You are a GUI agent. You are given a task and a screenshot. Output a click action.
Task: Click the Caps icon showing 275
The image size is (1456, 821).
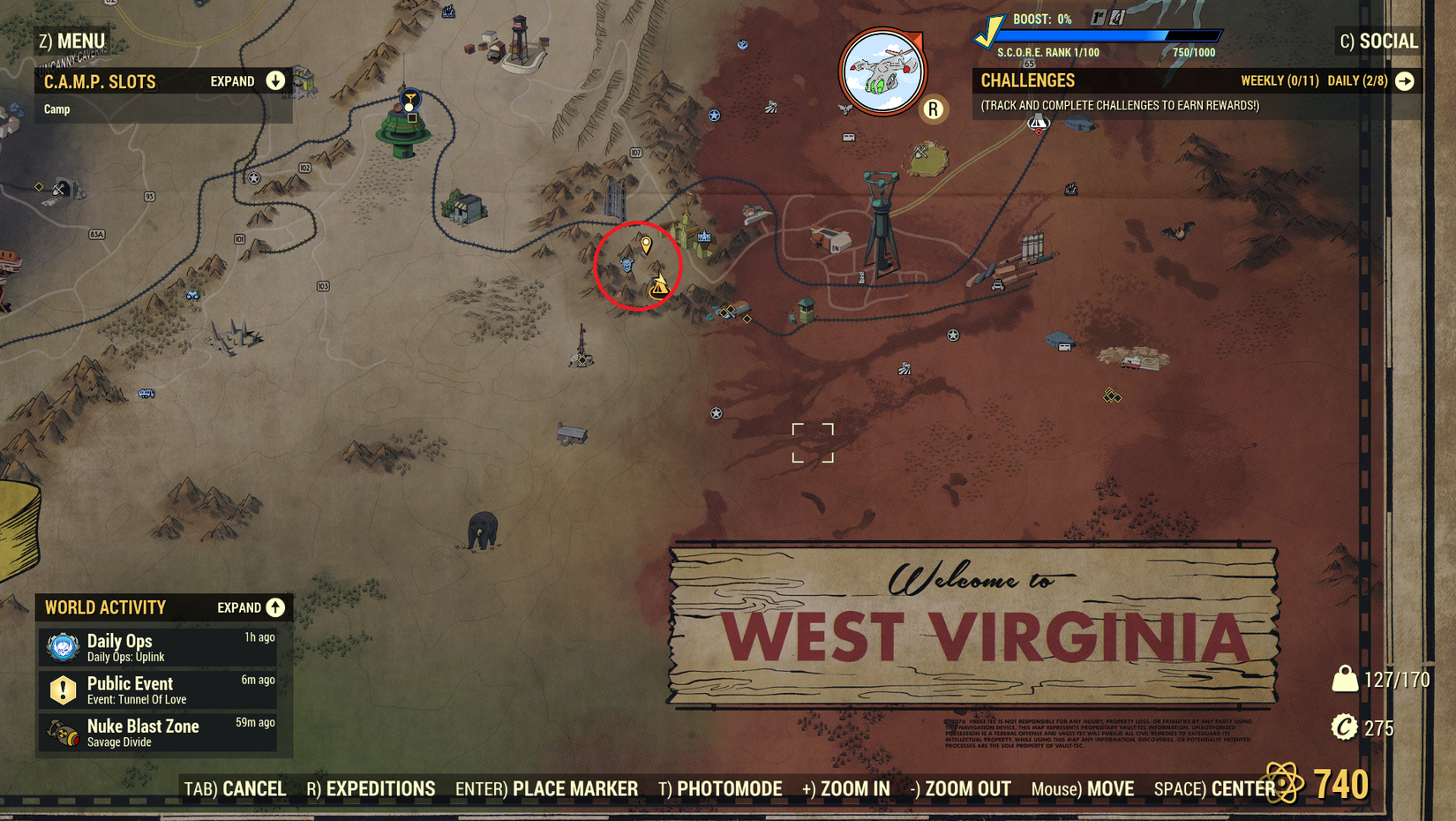coord(1345,728)
